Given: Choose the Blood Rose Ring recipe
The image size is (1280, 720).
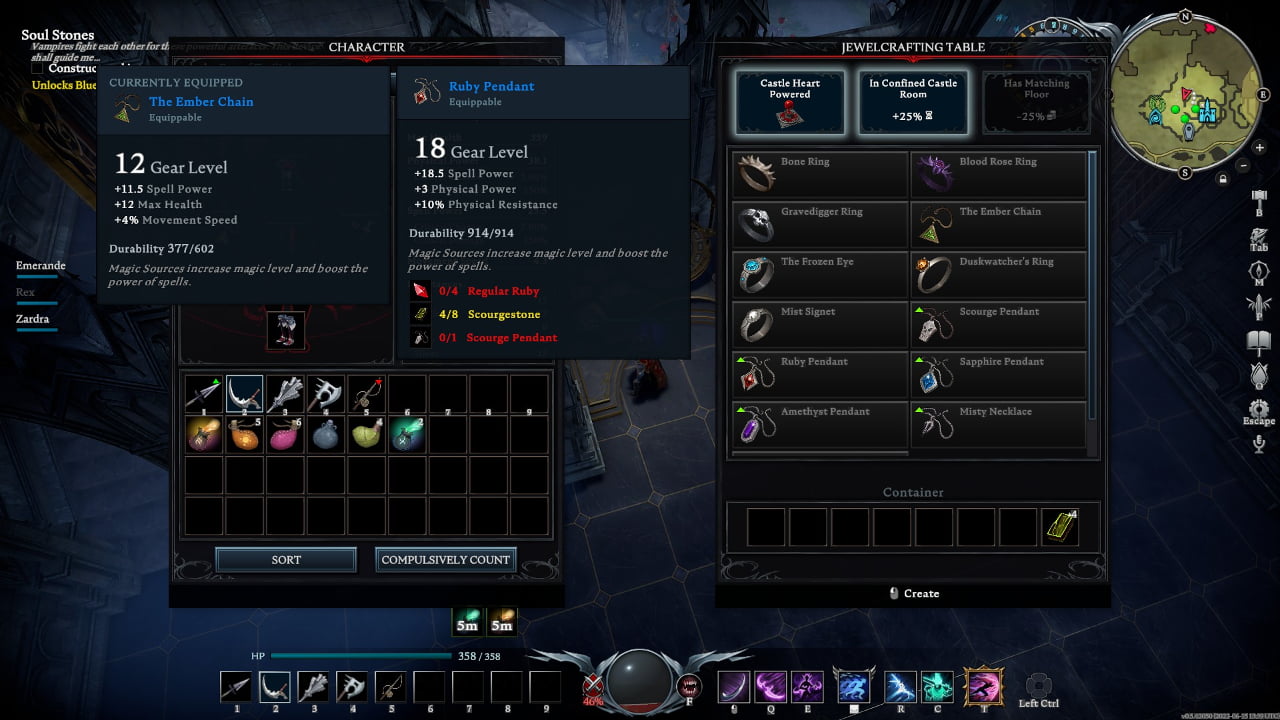Looking at the screenshot, I should tap(998, 175).
